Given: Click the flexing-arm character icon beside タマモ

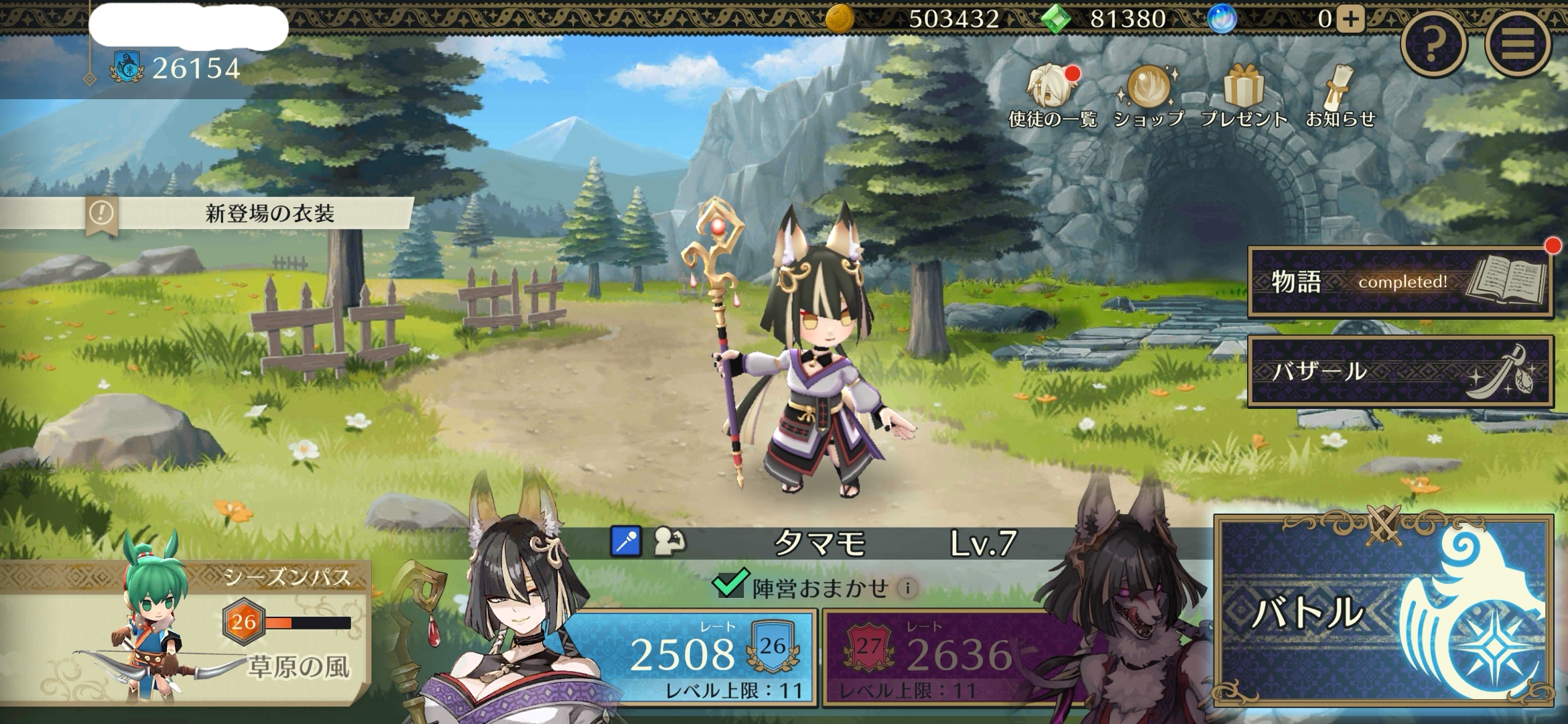Looking at the screenshot, I should pos(669,542).
